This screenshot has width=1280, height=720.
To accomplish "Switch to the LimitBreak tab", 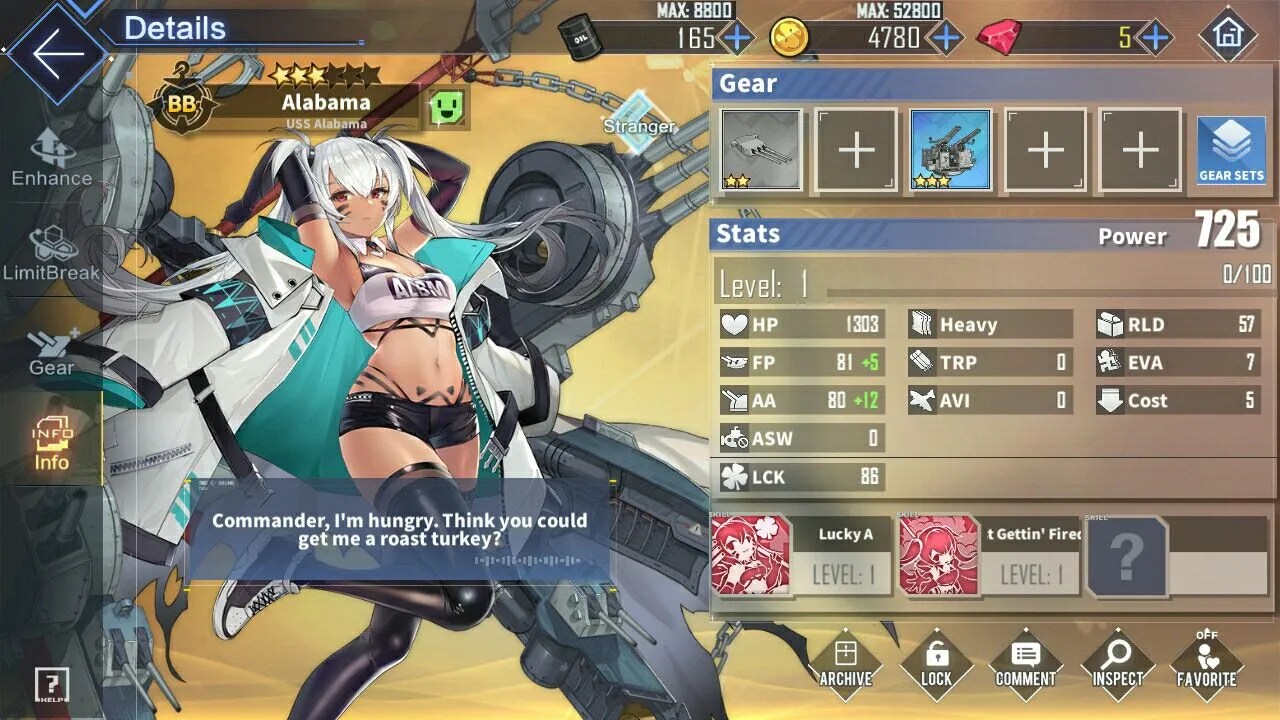I will point(52,254).
